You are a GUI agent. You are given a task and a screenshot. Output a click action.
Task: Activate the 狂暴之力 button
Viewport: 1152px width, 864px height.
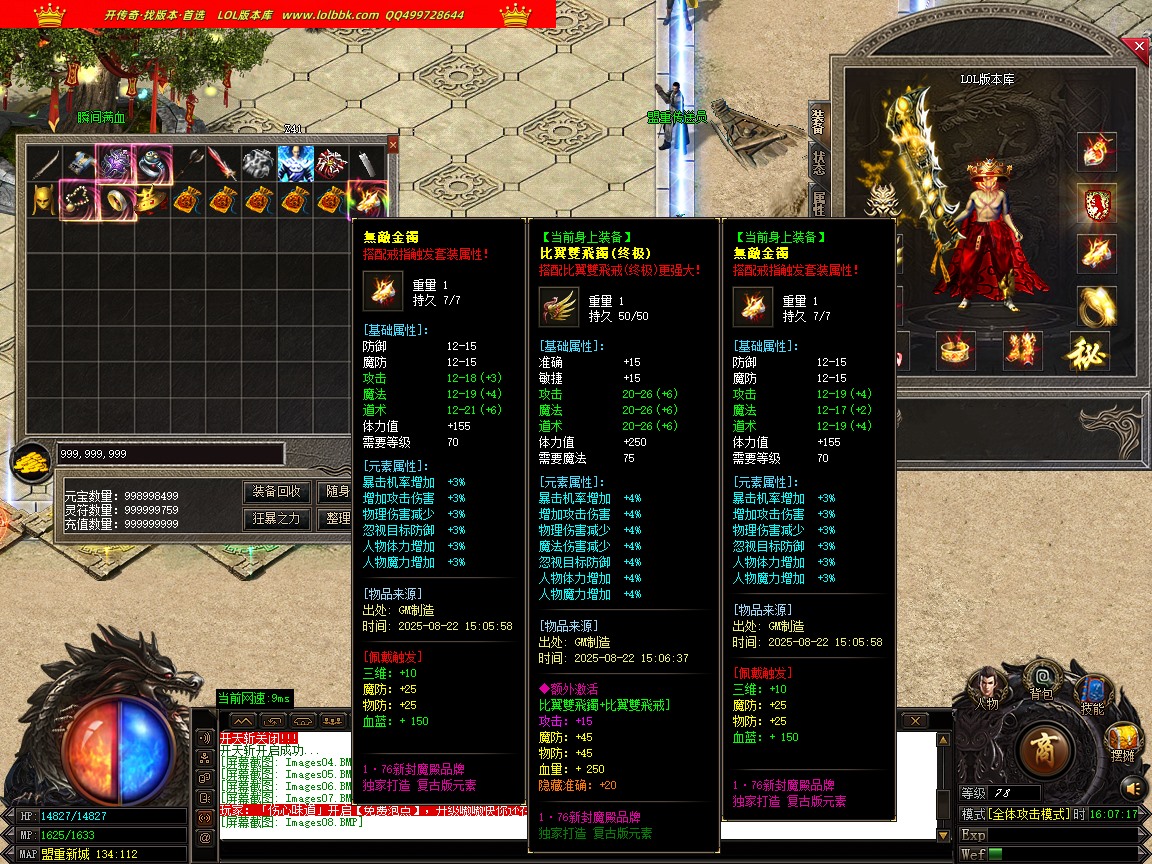pos(276,519)
